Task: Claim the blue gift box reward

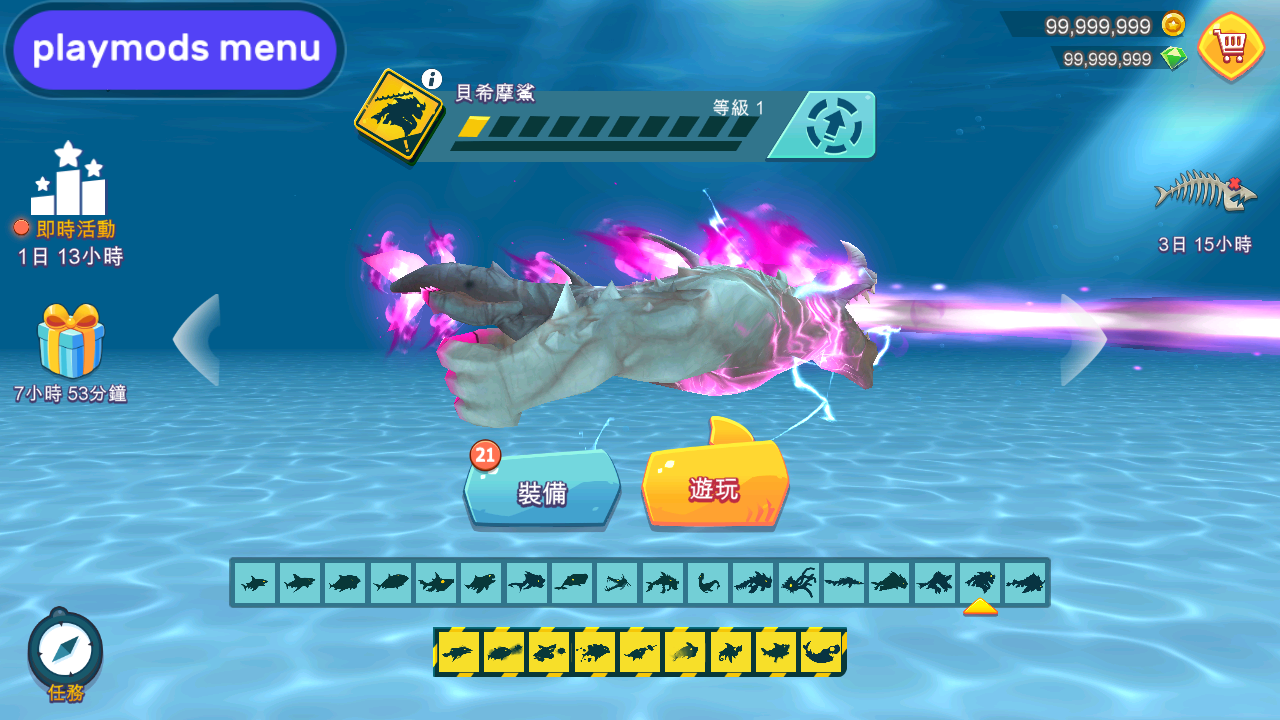Action: coord(70,340)
